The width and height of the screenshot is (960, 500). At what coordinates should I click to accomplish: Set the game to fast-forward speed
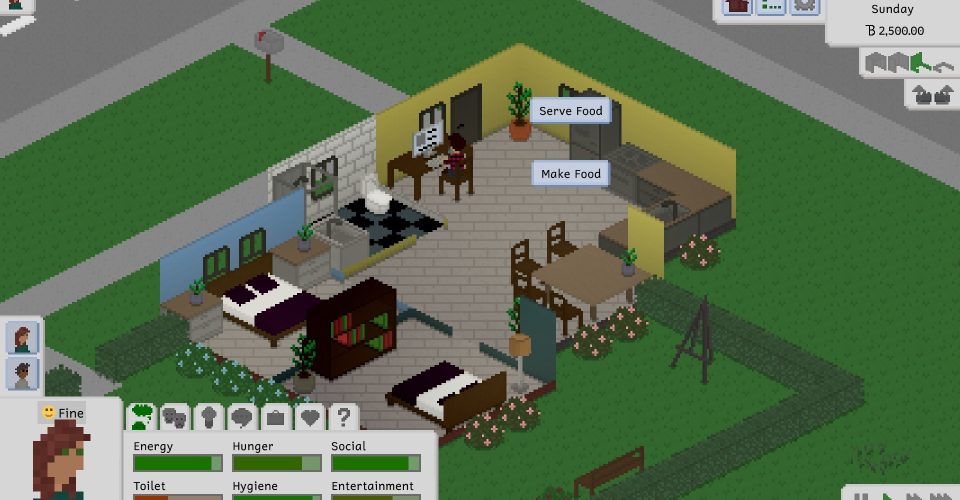[913, 495]
